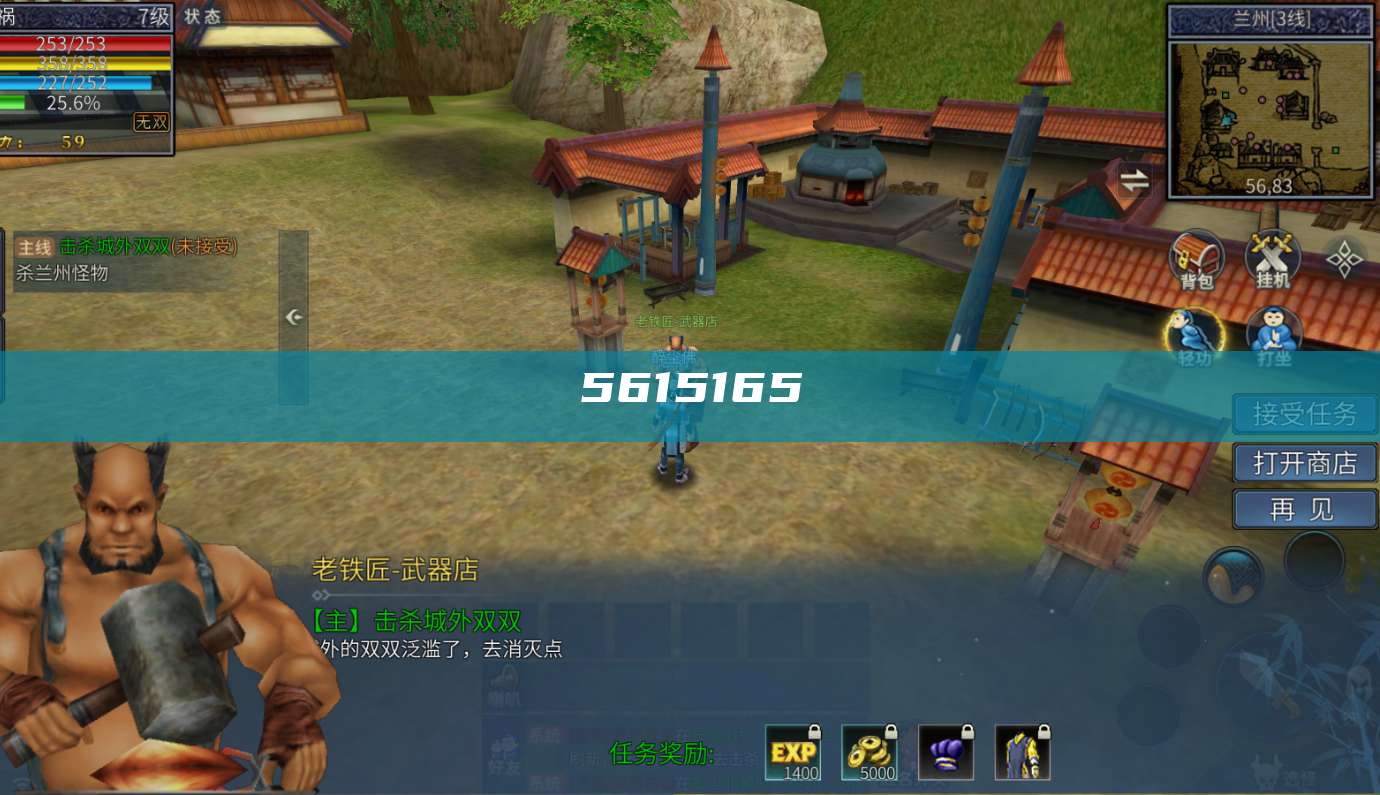
Task: Click the lock on the gold reward
Action: click(x=889, y=733)
